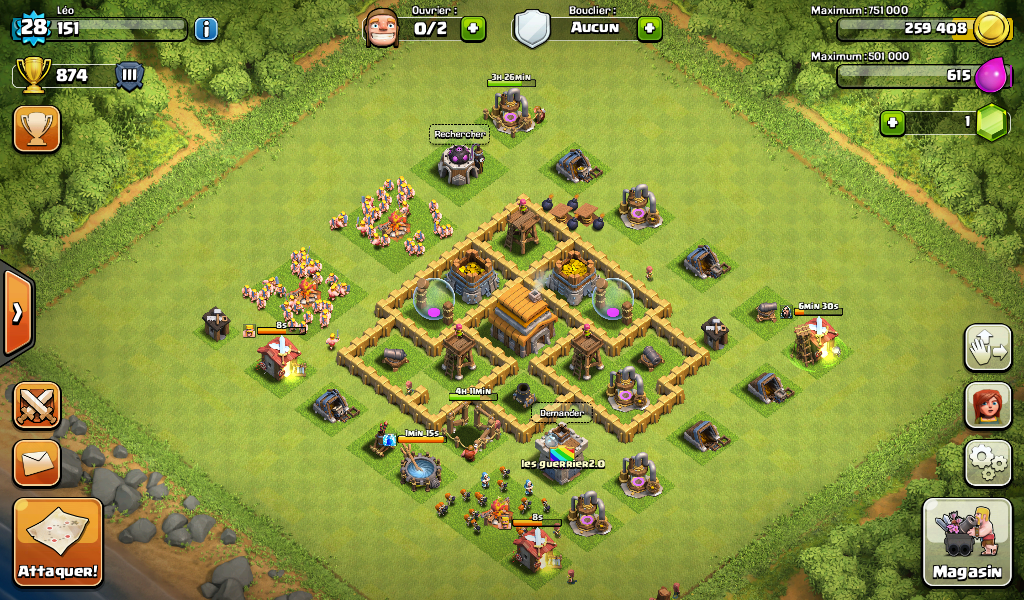1024x600 pixels.
Task: Open the league III shield badge
Action: [130, 75]
